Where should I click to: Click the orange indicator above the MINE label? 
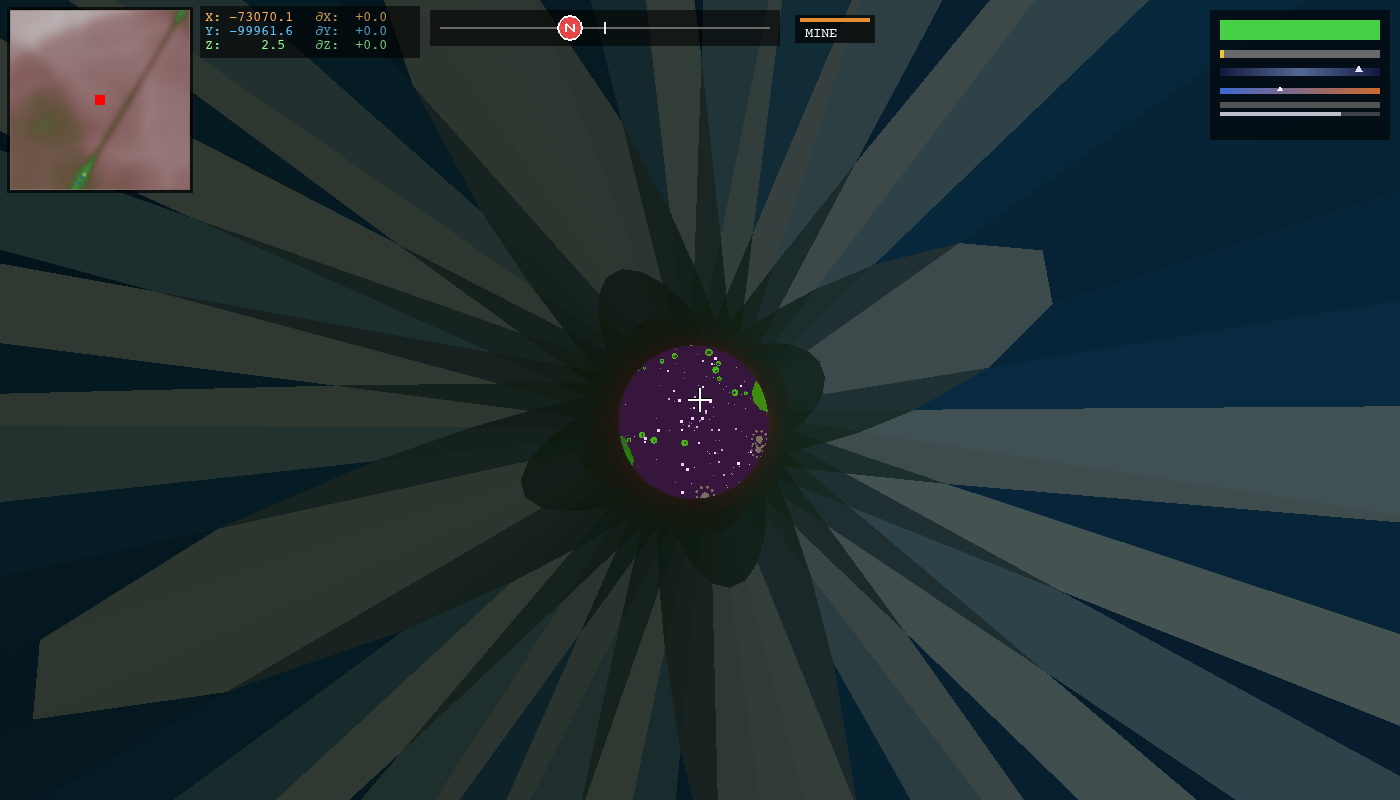pos(835,19)
